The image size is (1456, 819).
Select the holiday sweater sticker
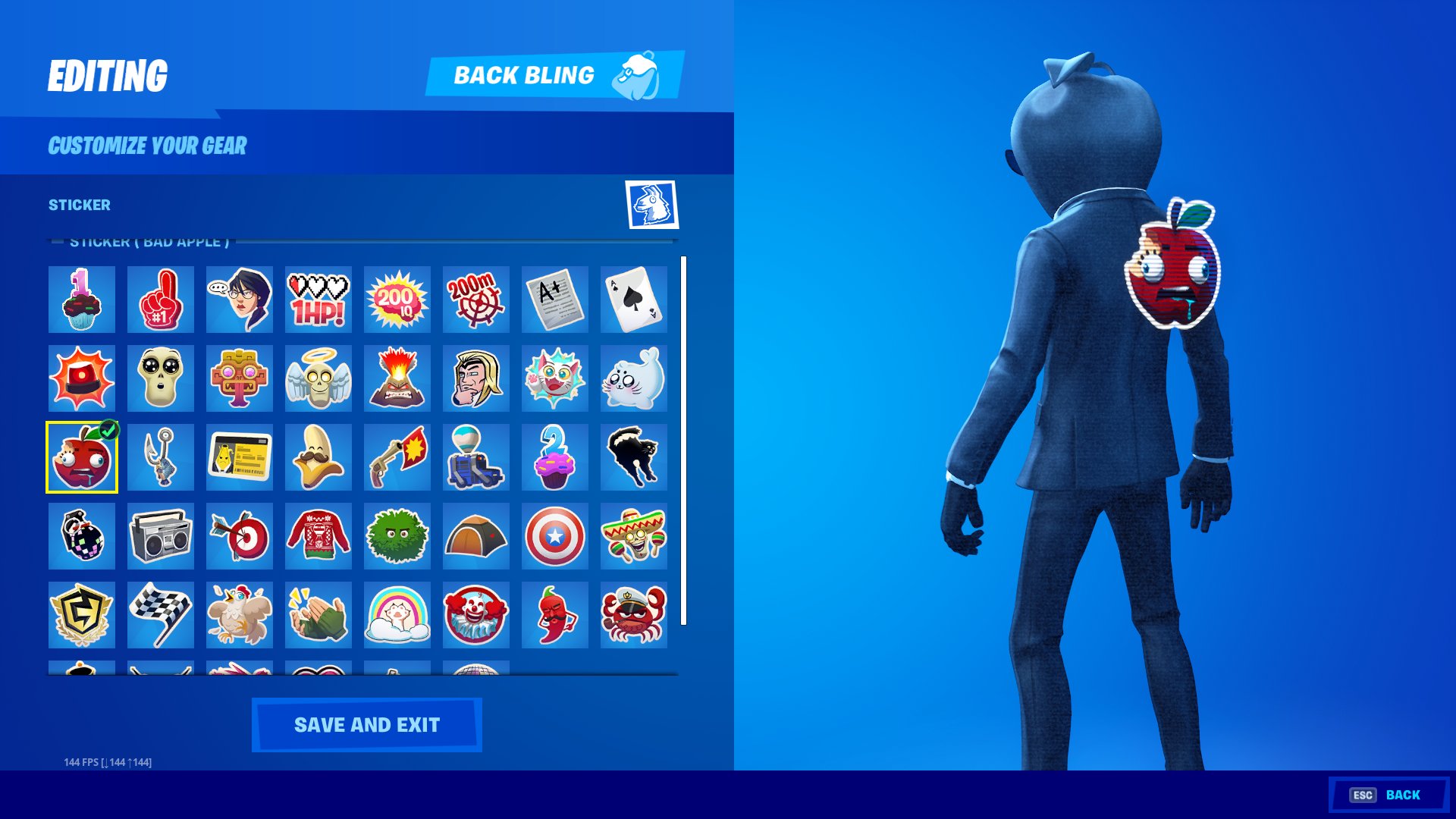318,537
